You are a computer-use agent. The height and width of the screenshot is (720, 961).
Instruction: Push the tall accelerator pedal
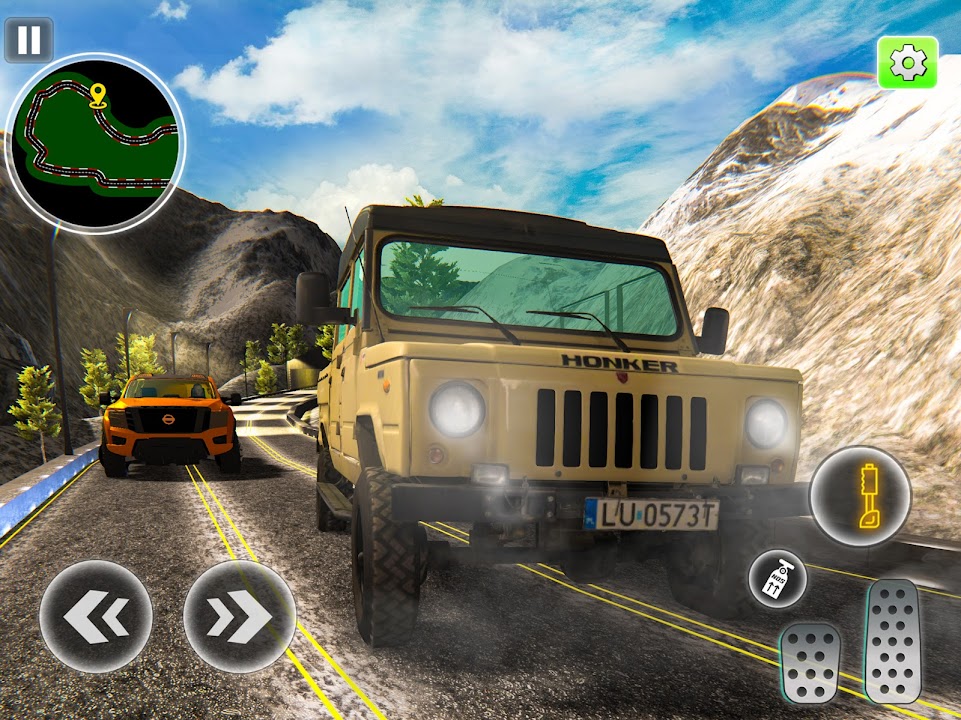pos(892,640)
